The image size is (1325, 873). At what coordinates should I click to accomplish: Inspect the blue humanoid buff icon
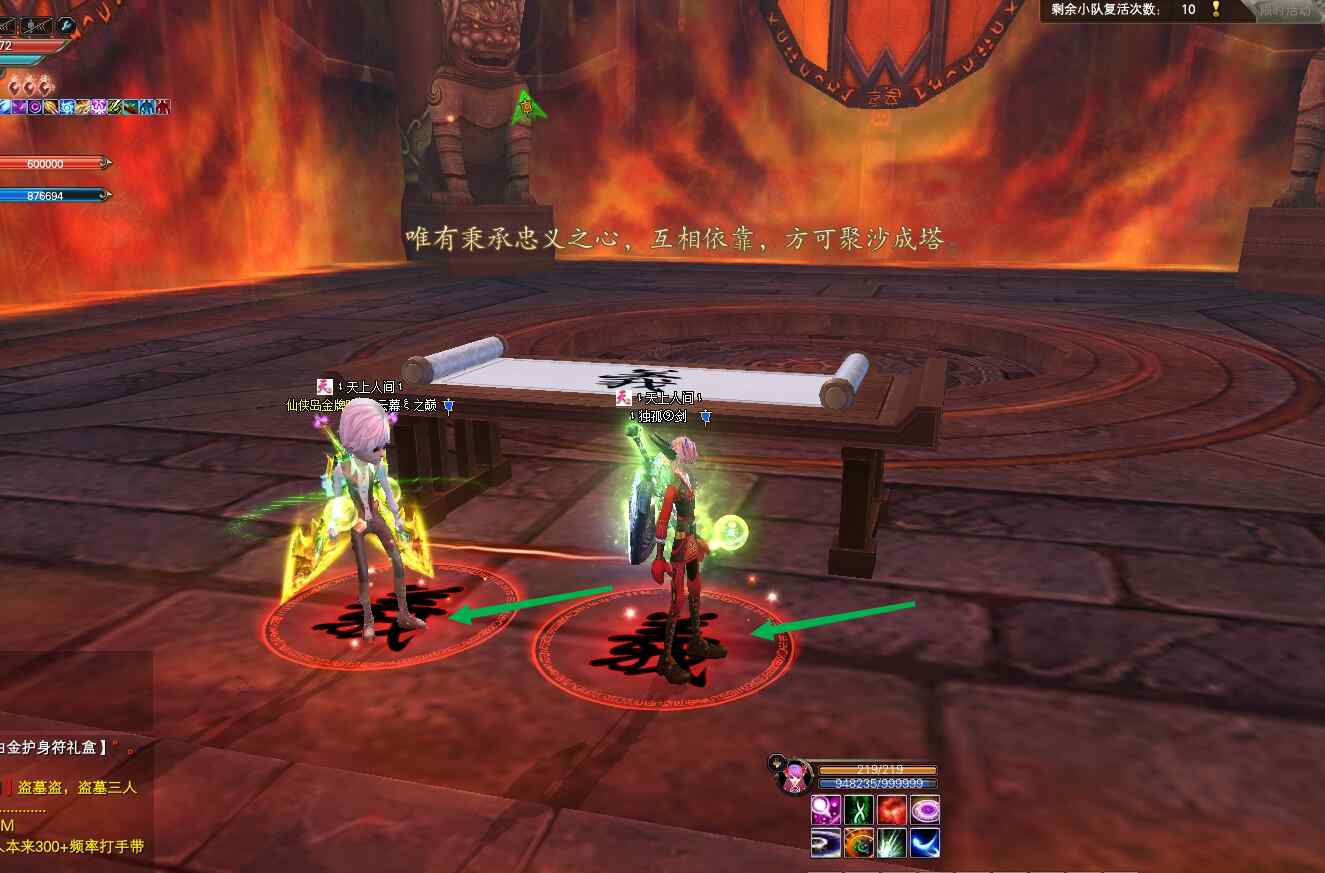[x=147, y=107]
